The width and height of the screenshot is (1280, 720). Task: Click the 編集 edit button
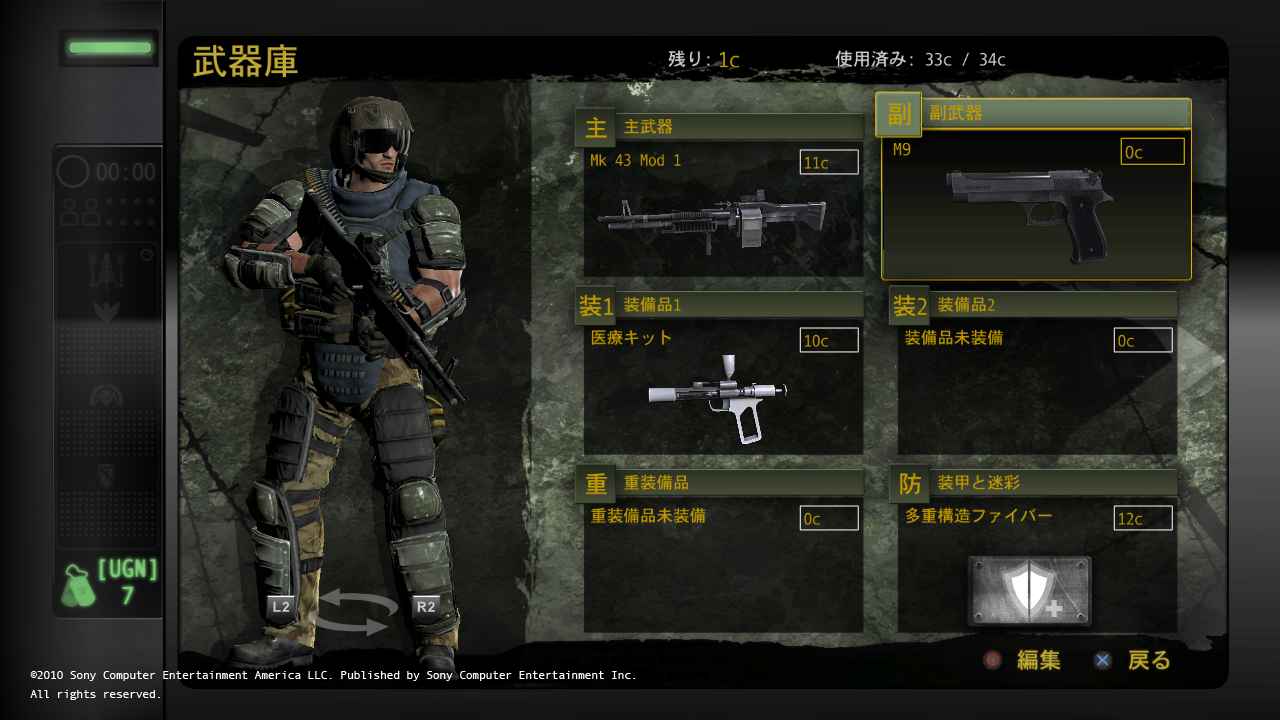point(1023,660)
